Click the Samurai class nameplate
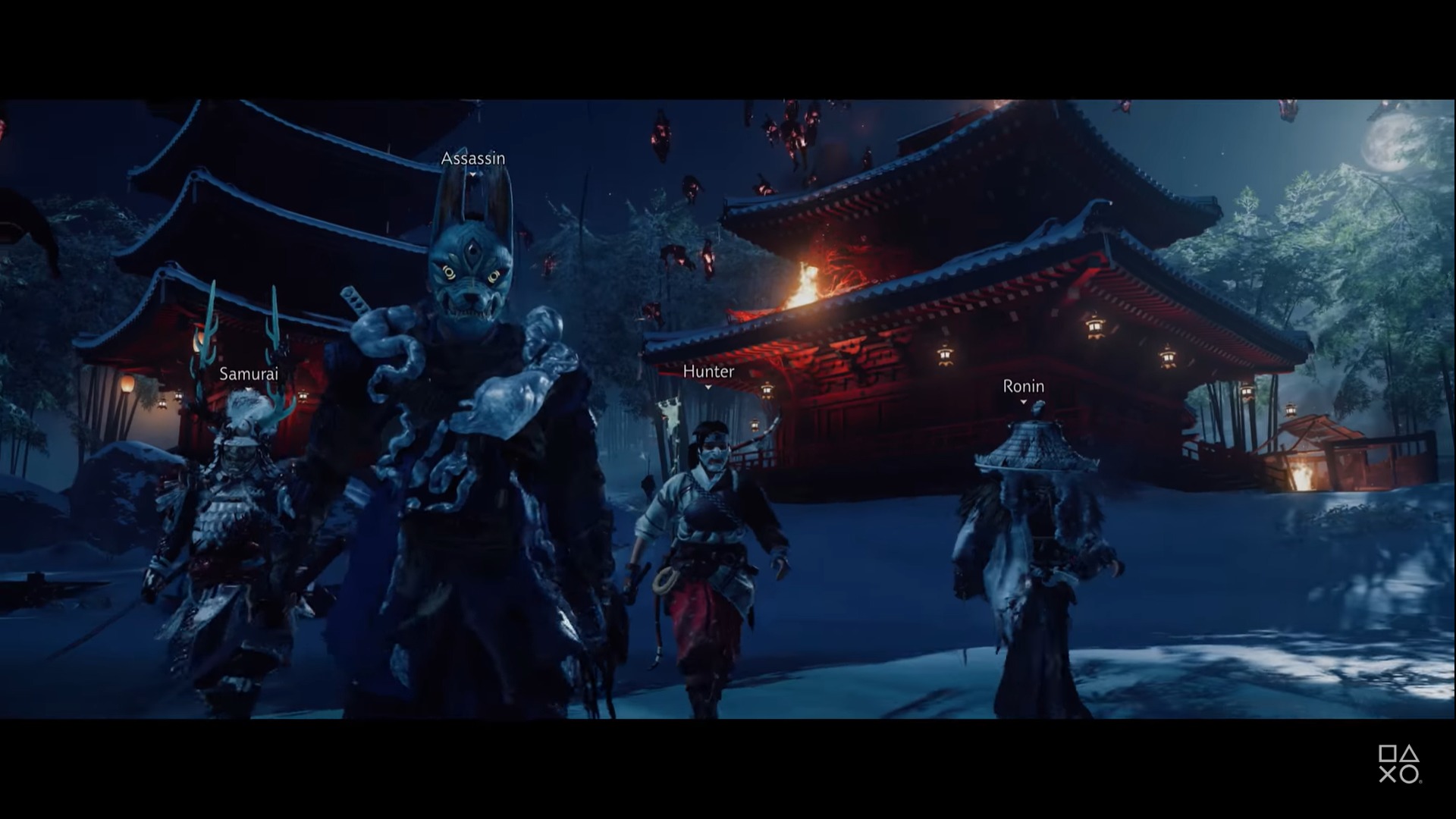This screenshot has width=1456, height=819. [x=249, y=374]
